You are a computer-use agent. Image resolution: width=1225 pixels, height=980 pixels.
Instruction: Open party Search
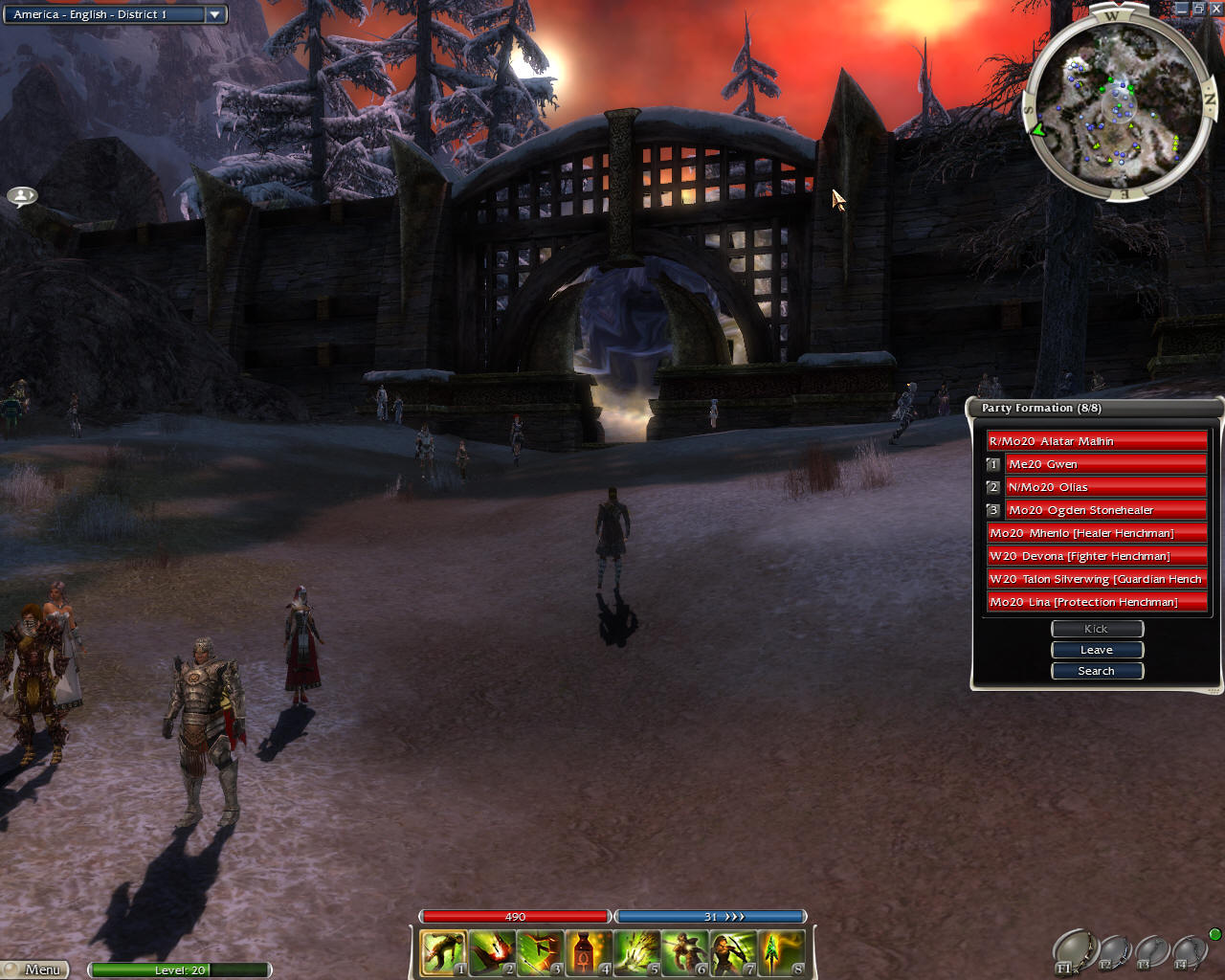tap(1097, 671)
